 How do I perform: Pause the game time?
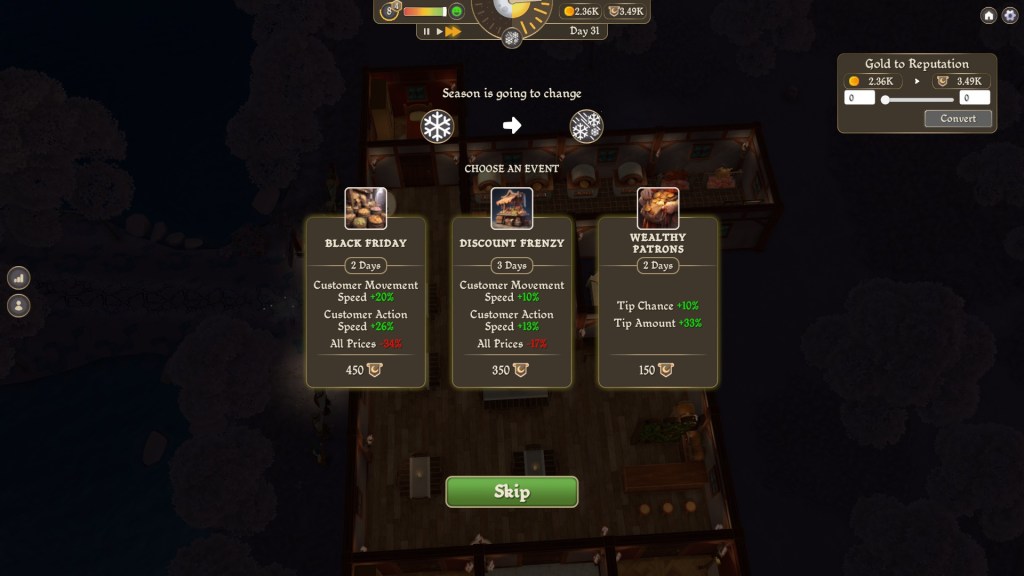click(427, 32)
